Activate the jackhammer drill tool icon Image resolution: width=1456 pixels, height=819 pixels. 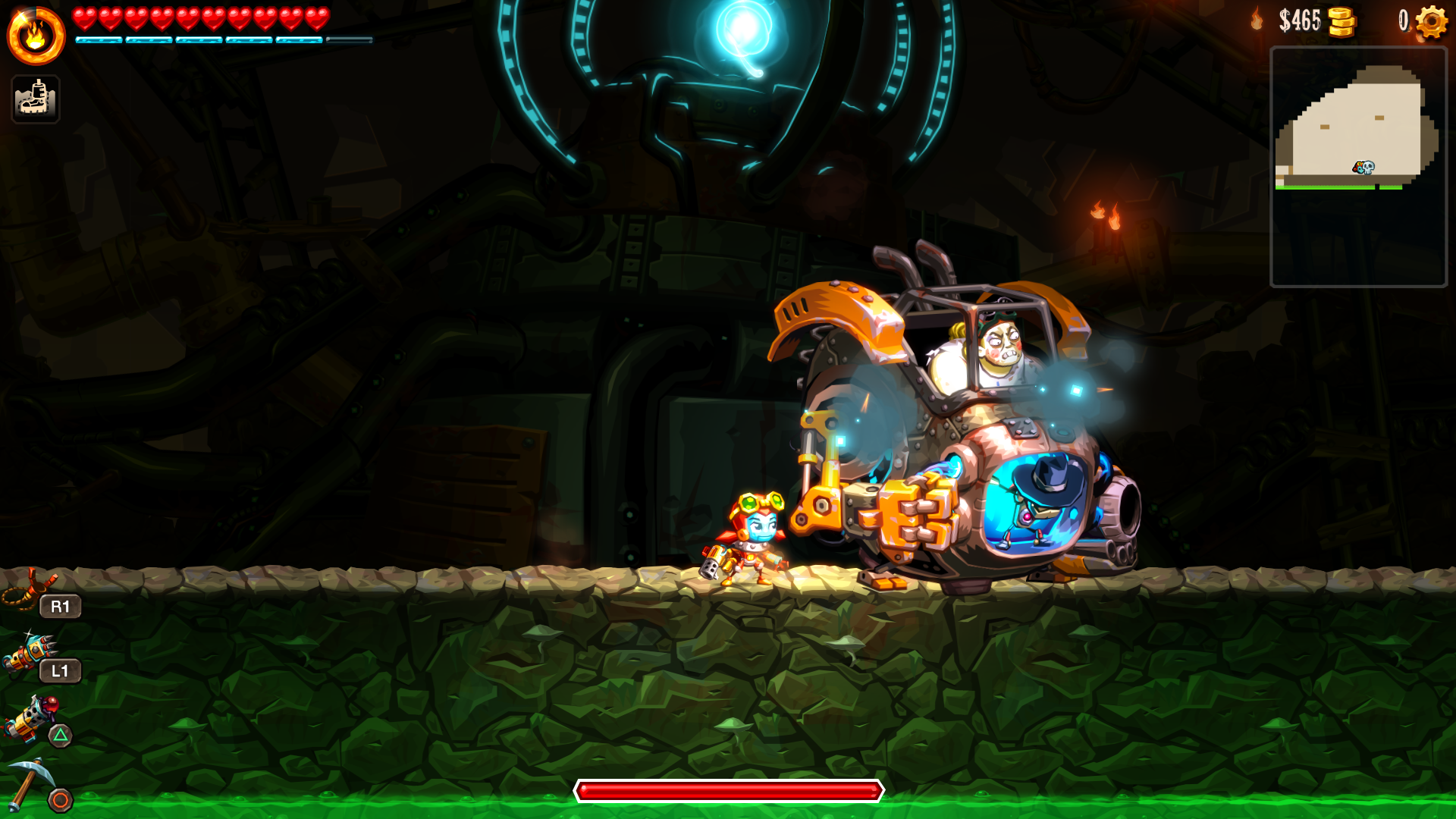(29, 654)
